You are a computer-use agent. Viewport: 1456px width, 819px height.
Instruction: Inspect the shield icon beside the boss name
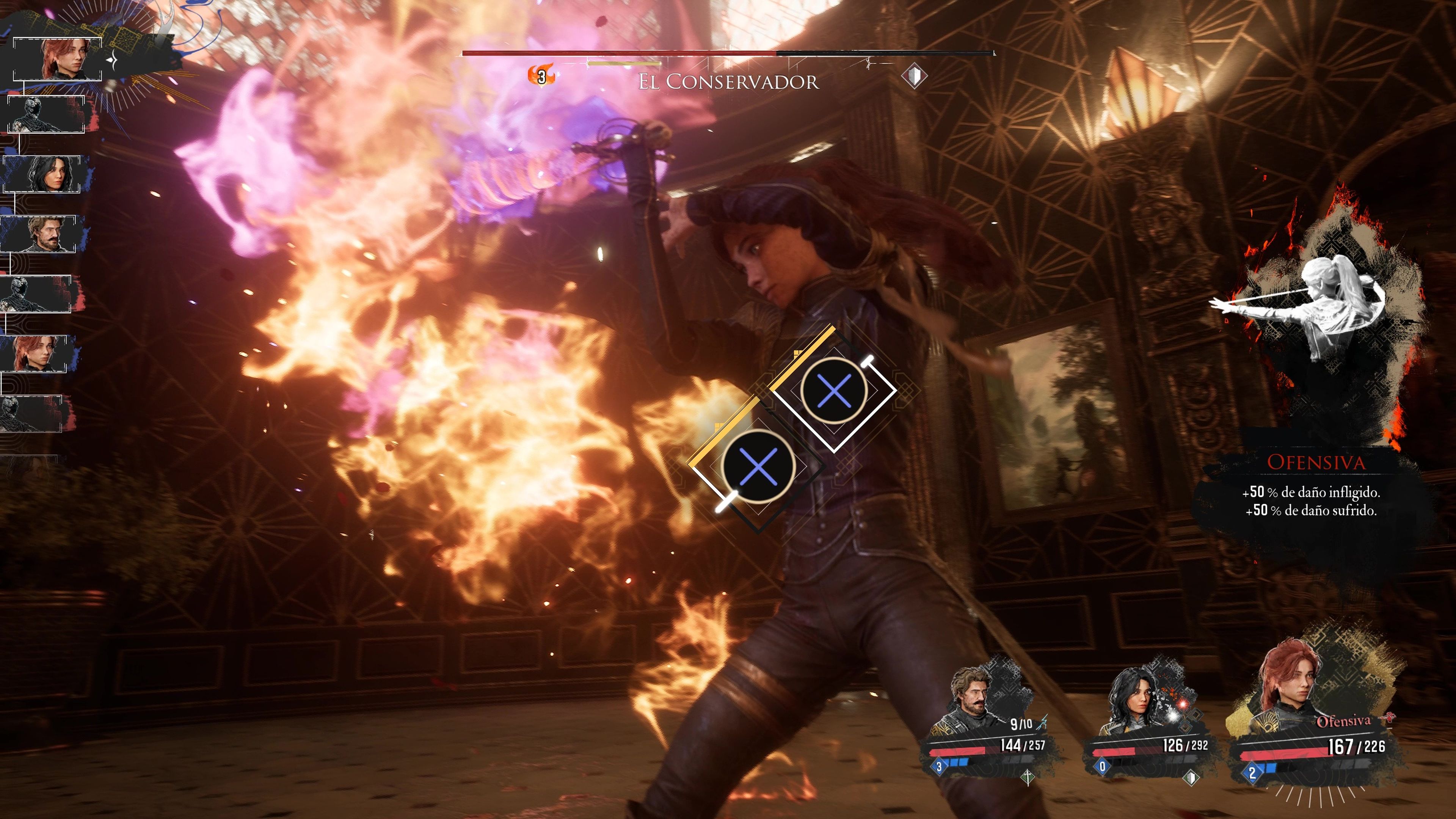(913, 76)
